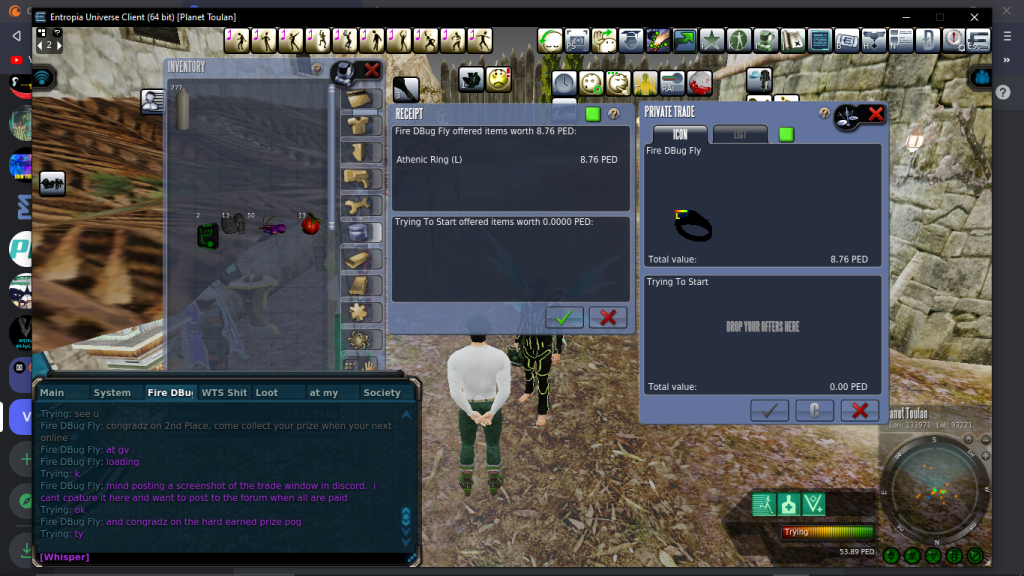This screenshot has height=576, width=1024.
Task: Accept the private trade with the checkmark button
Action: (x=769, y=410)
